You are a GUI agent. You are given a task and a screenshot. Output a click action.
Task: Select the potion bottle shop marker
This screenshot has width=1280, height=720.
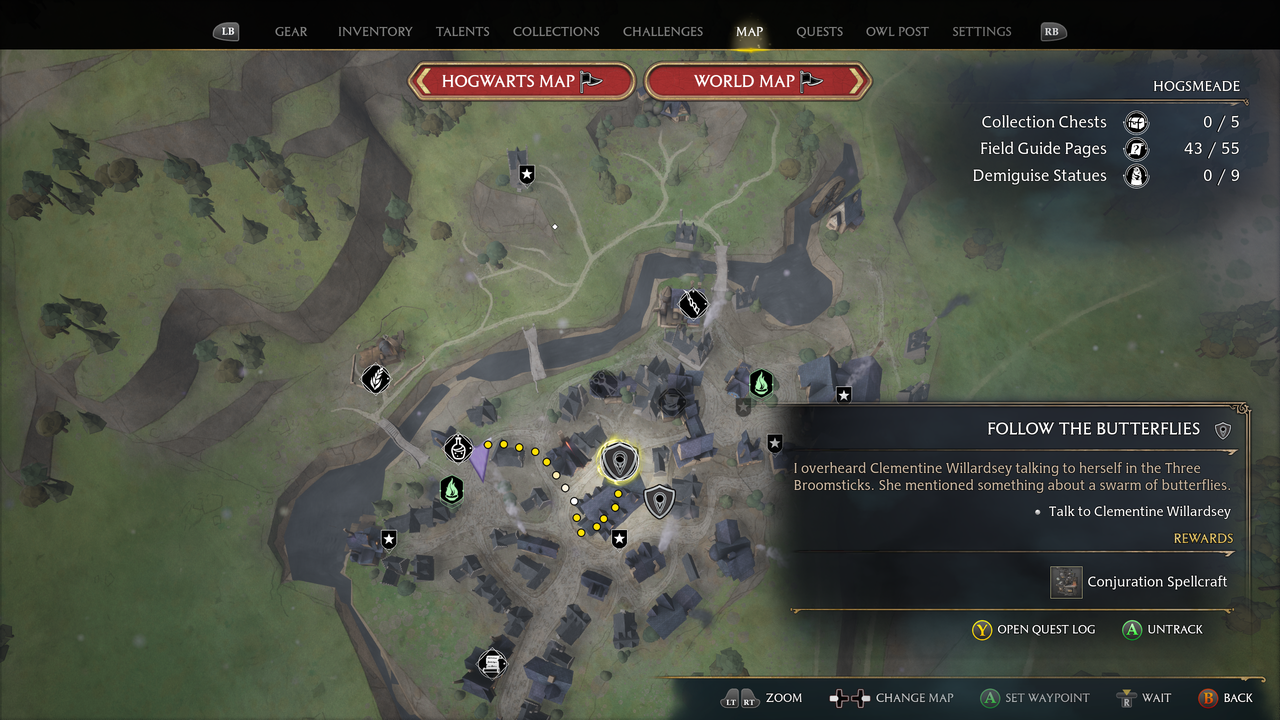click(x=457, y=447)
